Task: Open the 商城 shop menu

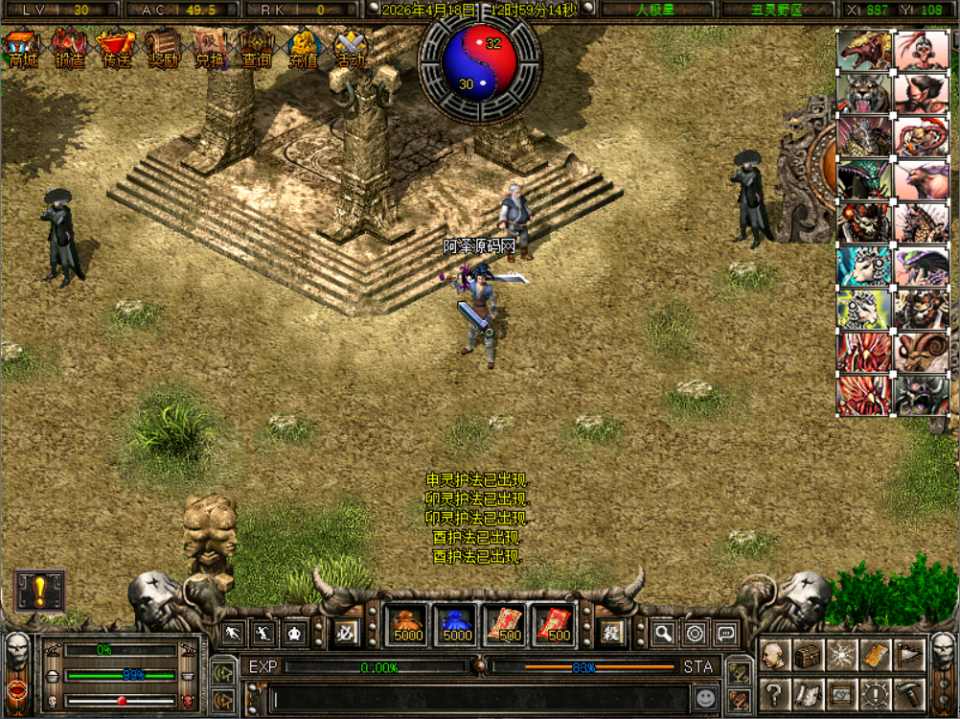Action: click(x=21, y=47)
